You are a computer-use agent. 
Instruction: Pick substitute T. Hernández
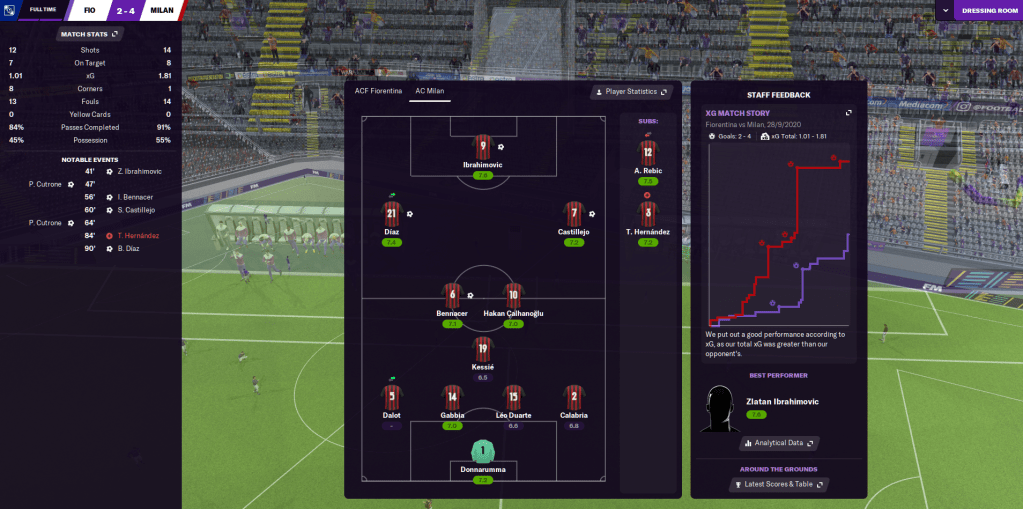click(x=647, y=215)
